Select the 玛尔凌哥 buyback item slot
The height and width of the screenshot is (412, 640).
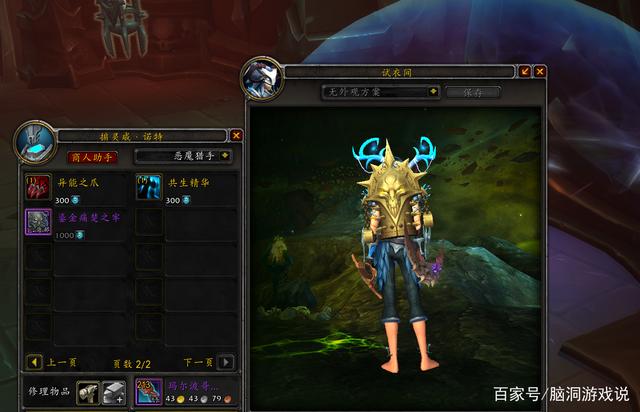tap(149, 393)
